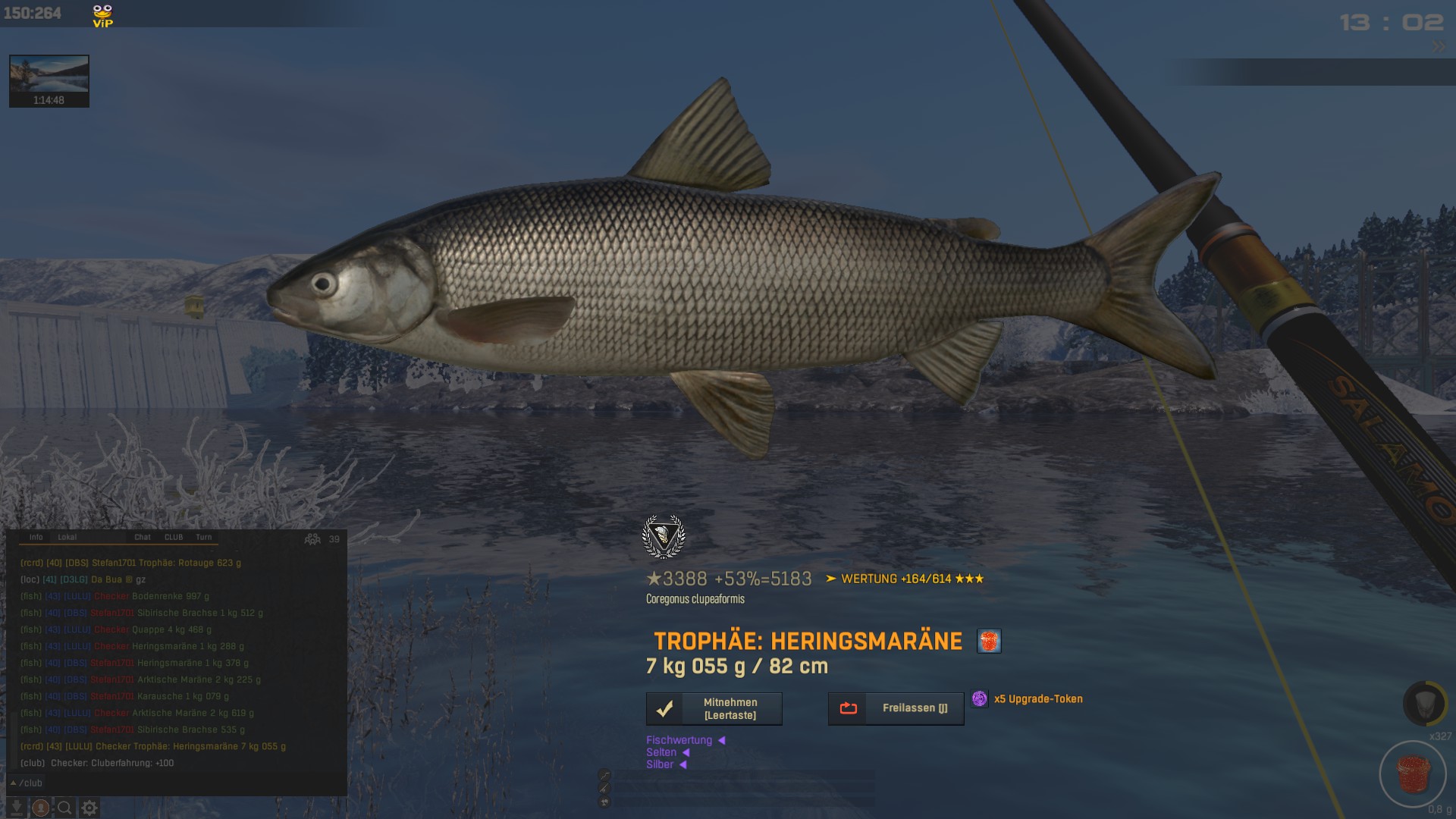The height and width of the screenshot is (819, 1456).
Task: Click the VIP duck icon
Action: click(x=102, y=15)
